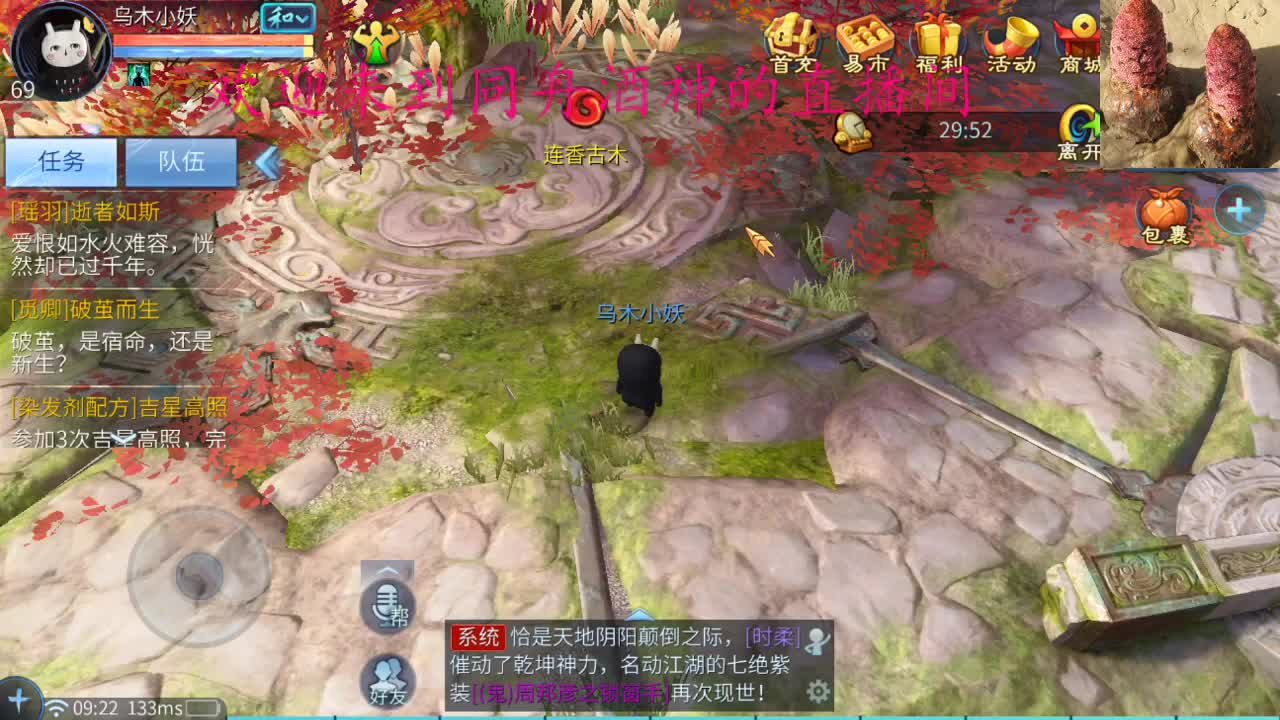
Task: Switch to the 任务 quest tab
Action: click(x=61, y=162)
